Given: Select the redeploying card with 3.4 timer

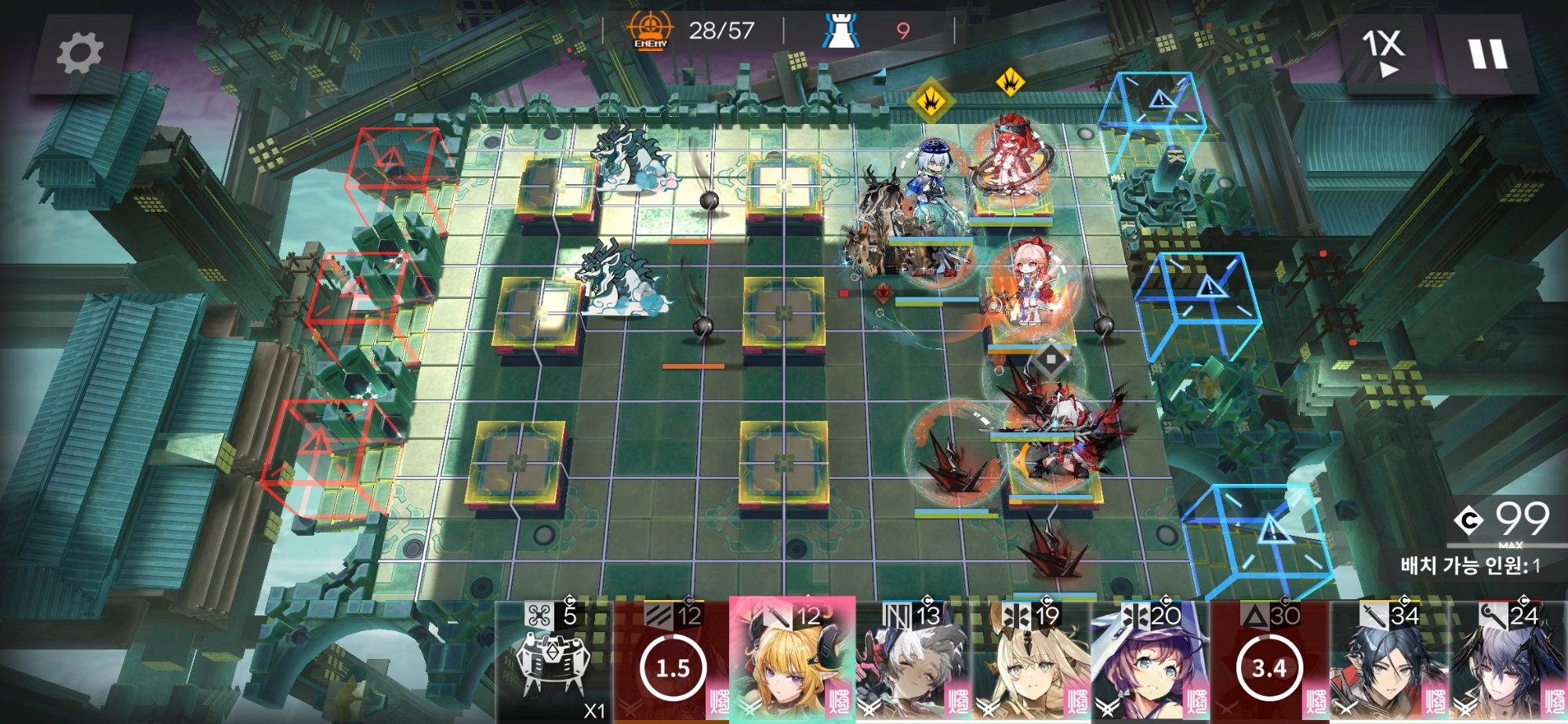Looking at the screenshot, I should 1269,663.
